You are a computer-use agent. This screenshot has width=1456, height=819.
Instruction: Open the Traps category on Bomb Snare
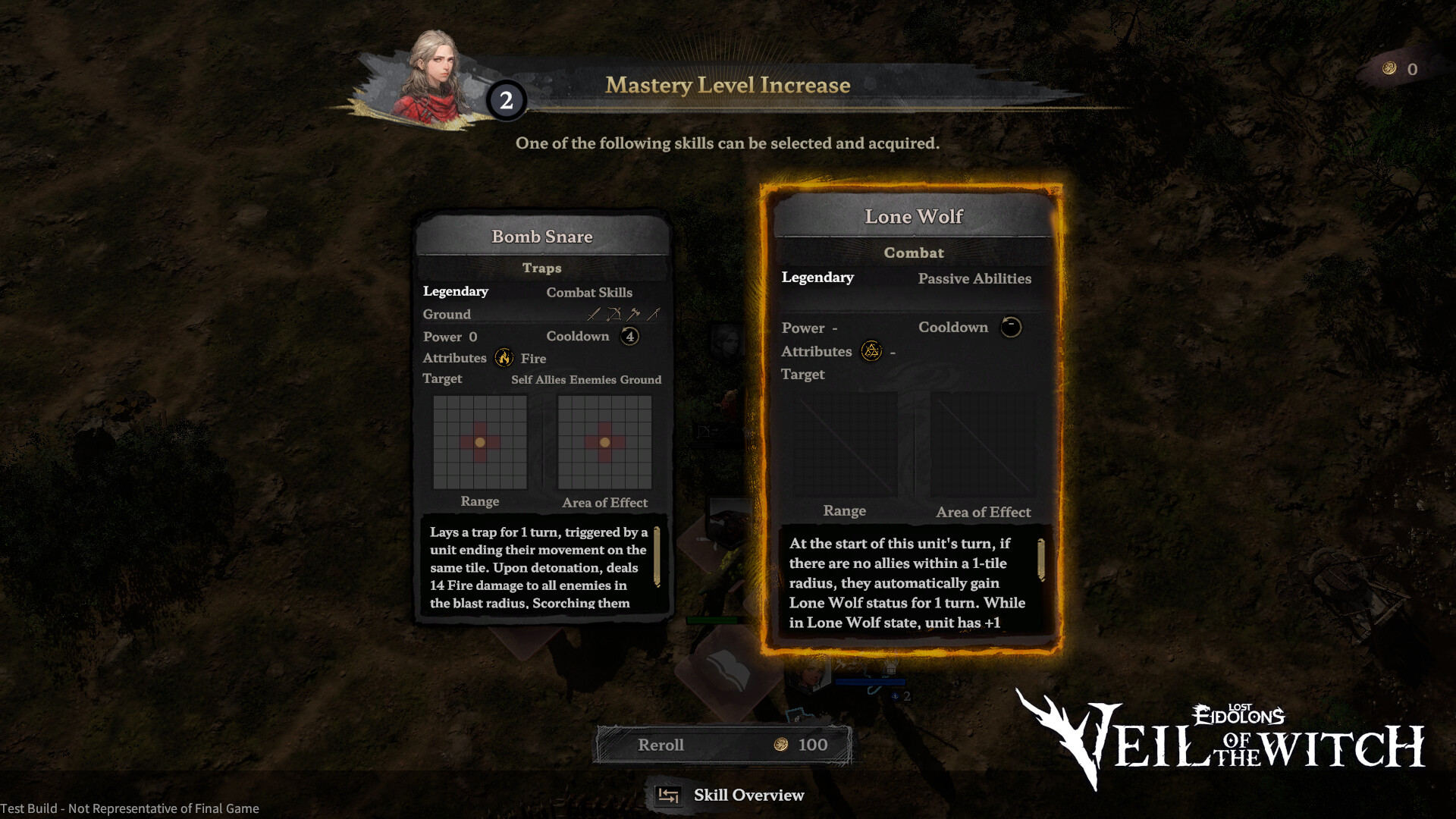541,268
